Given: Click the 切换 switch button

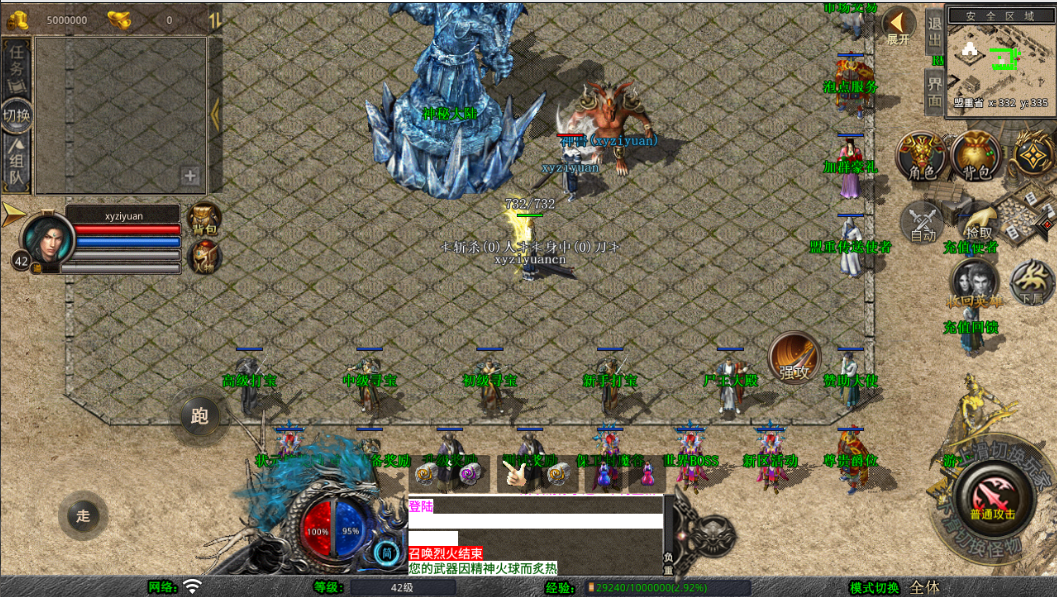Looking at the screenshot, I should point(17,115).
